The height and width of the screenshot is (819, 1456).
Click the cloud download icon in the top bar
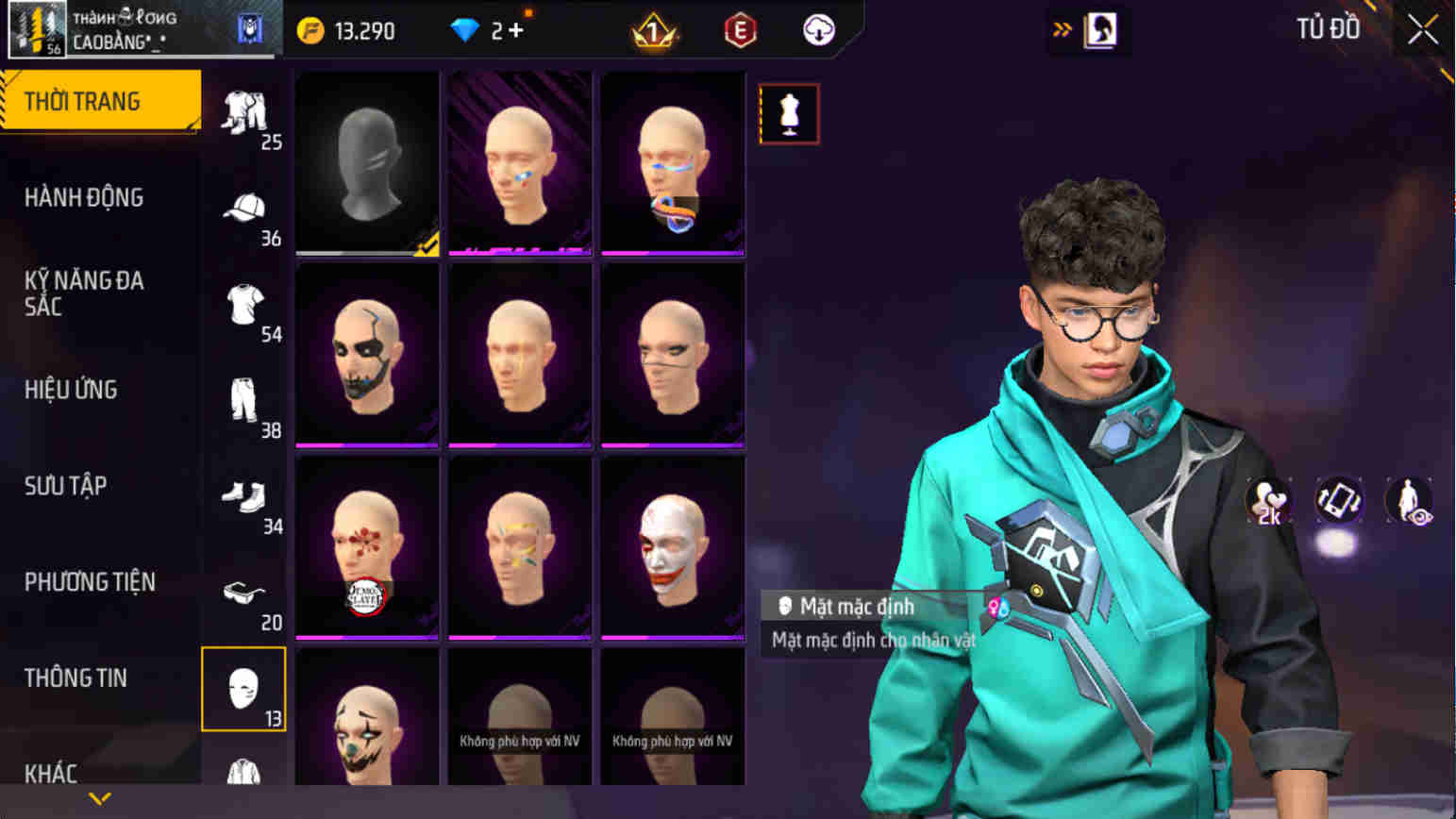click(x=817, y=29)
